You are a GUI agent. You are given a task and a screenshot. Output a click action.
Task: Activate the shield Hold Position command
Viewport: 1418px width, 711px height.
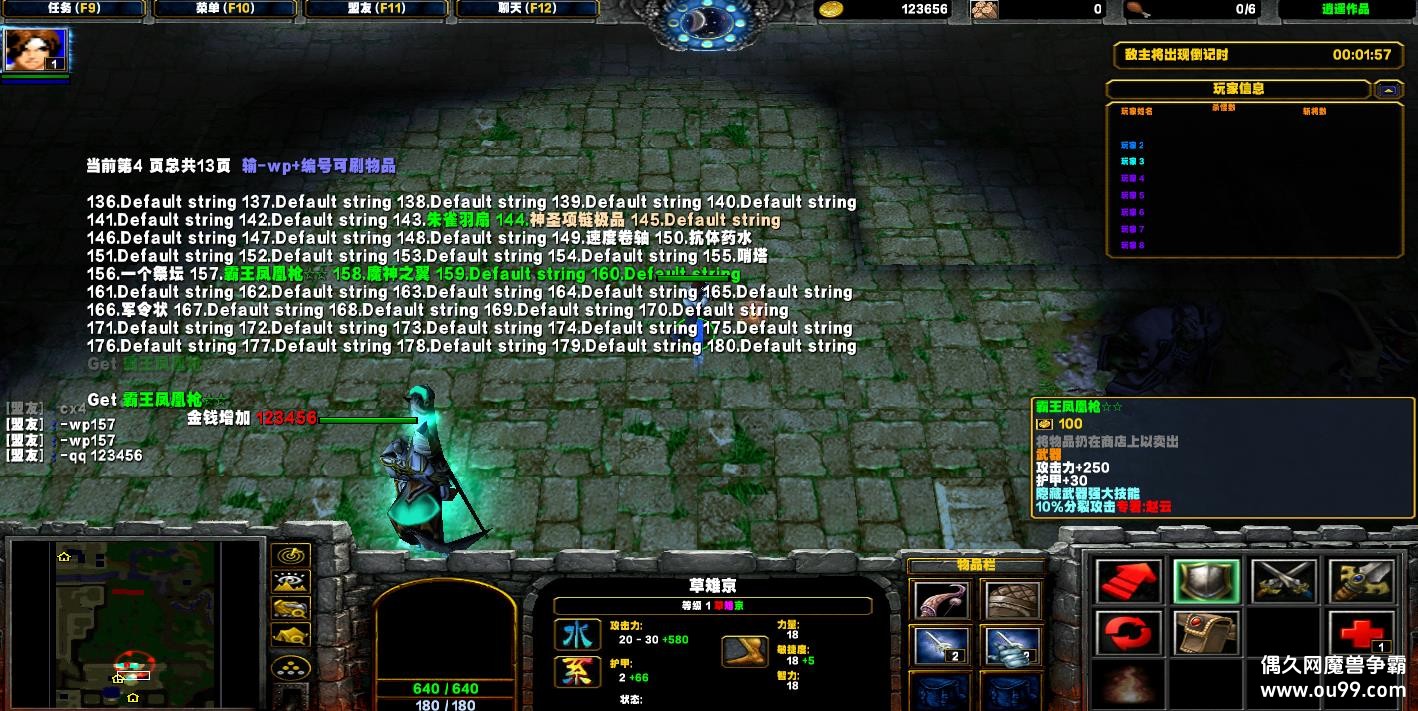click(x=1206, y=582)
